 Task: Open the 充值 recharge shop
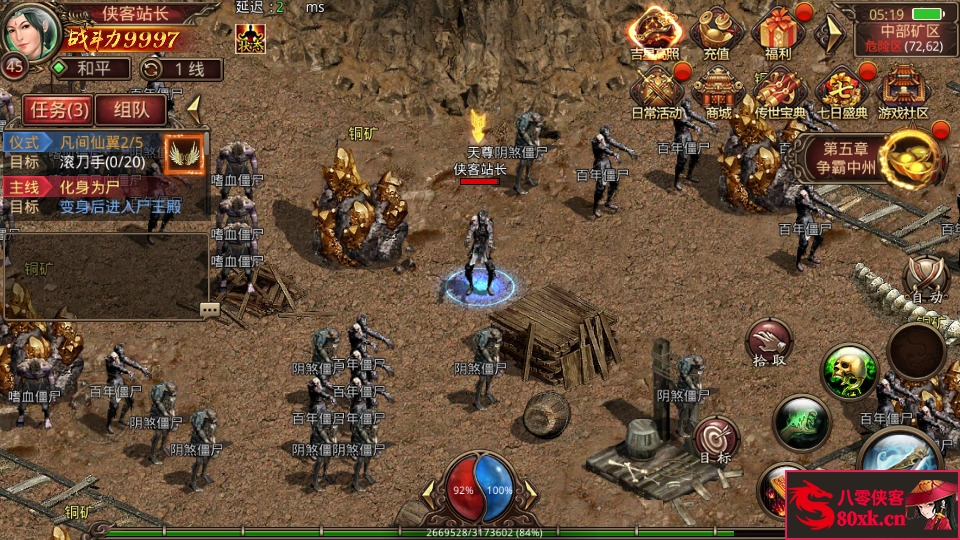(716, 33)
